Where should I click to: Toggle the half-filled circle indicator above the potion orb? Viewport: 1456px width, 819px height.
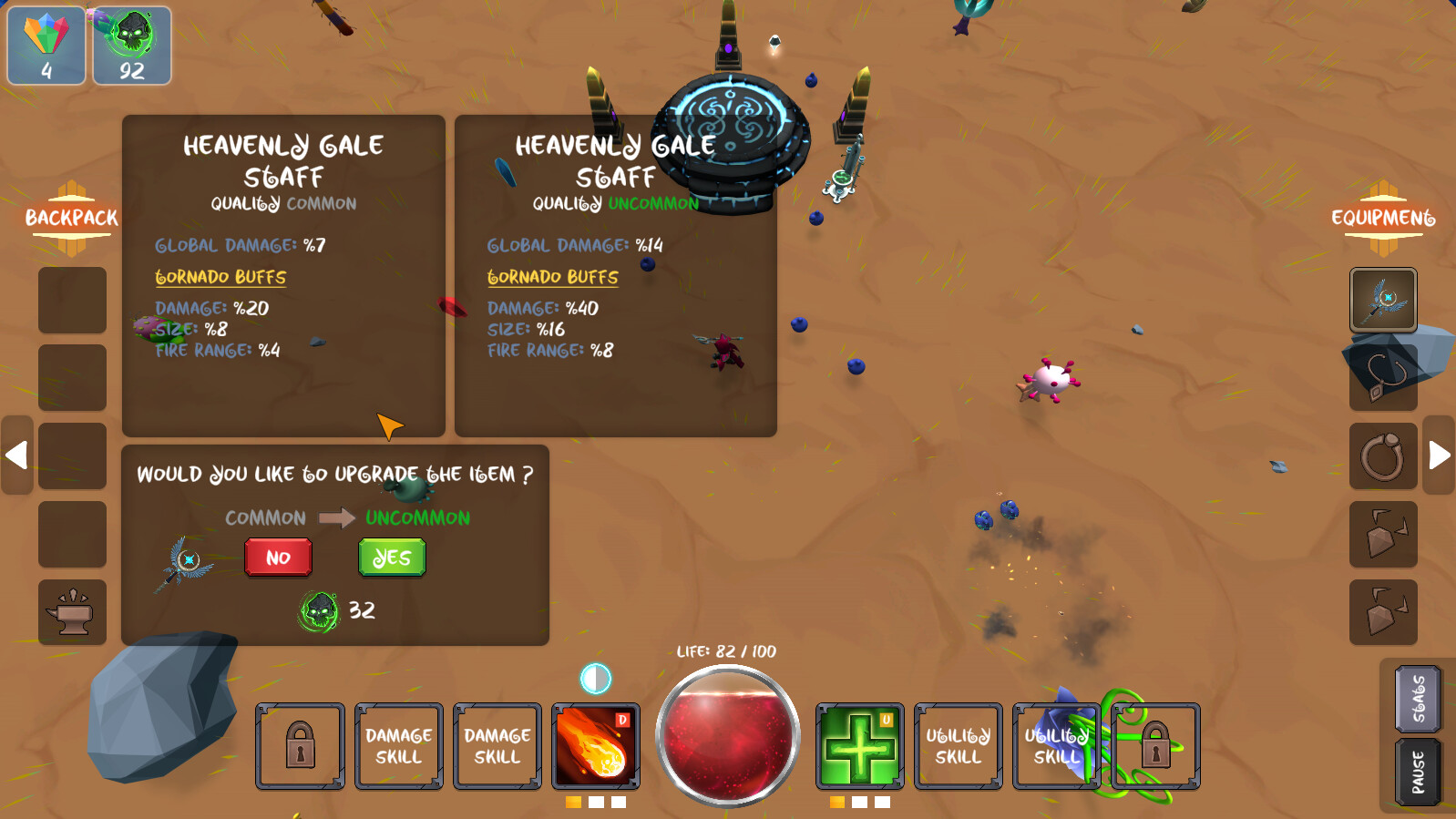[596, 678]
